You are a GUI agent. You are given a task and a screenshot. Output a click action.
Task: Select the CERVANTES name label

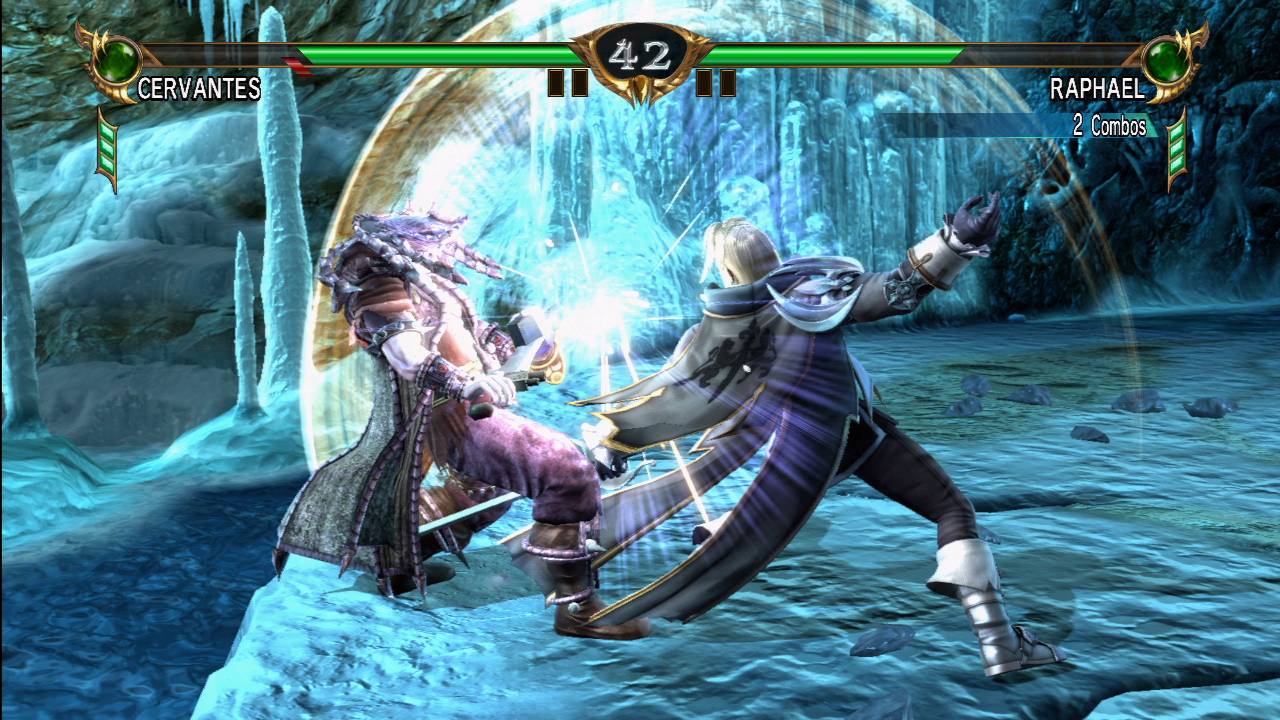pyautogui.click(x=198, y=88)
